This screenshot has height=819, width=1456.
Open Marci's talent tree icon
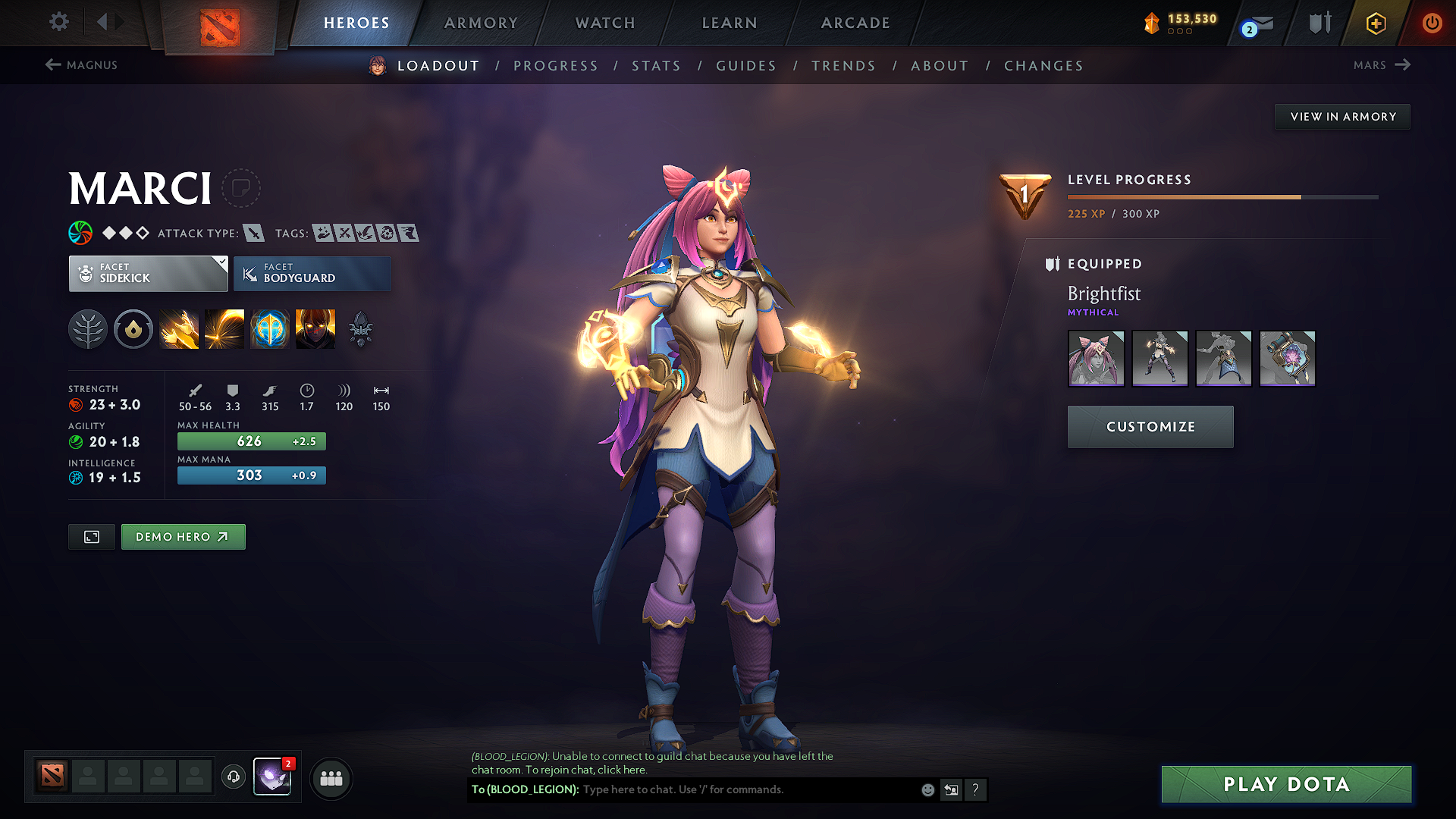pos(87,328)
